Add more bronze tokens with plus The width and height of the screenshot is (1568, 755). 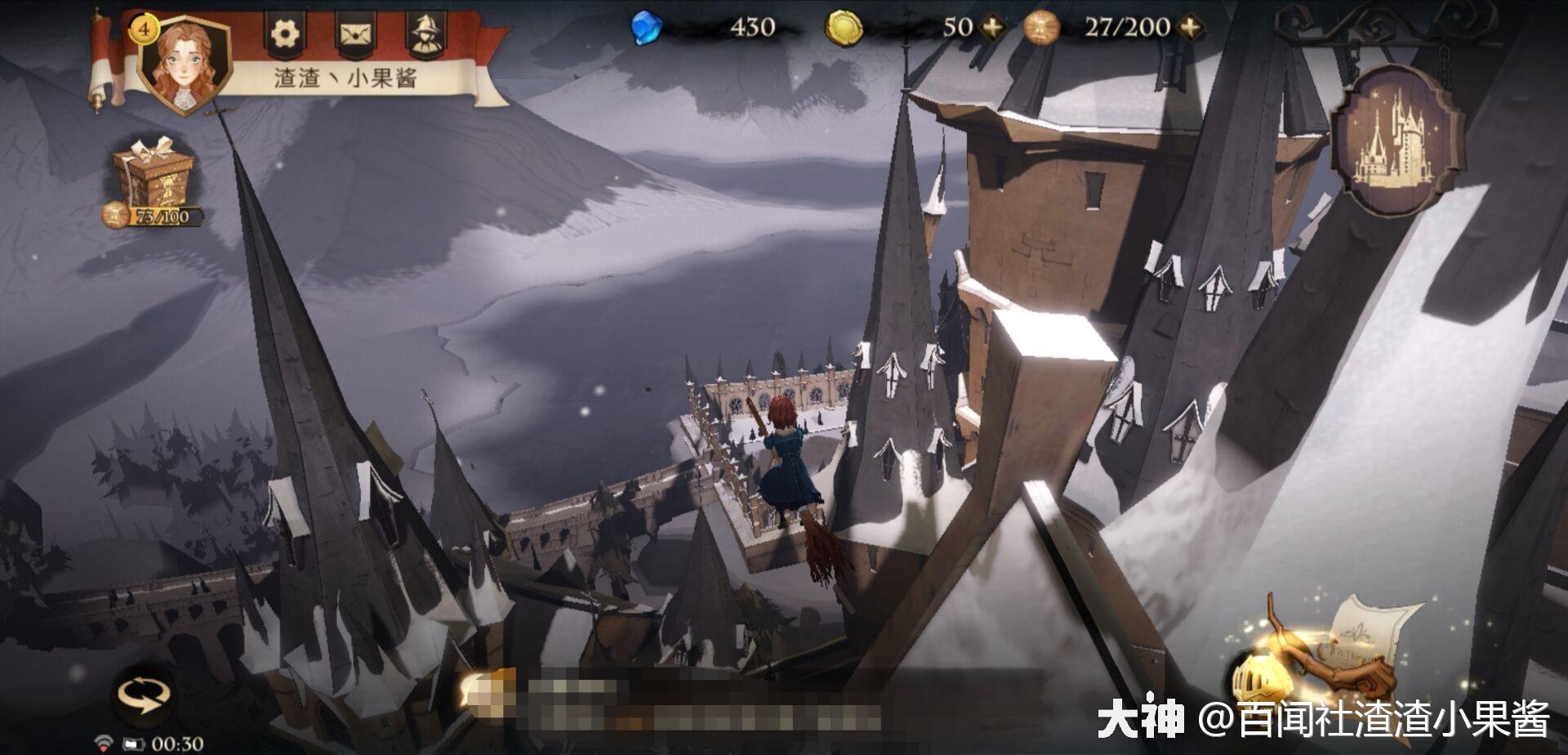tap(1192, 28)
